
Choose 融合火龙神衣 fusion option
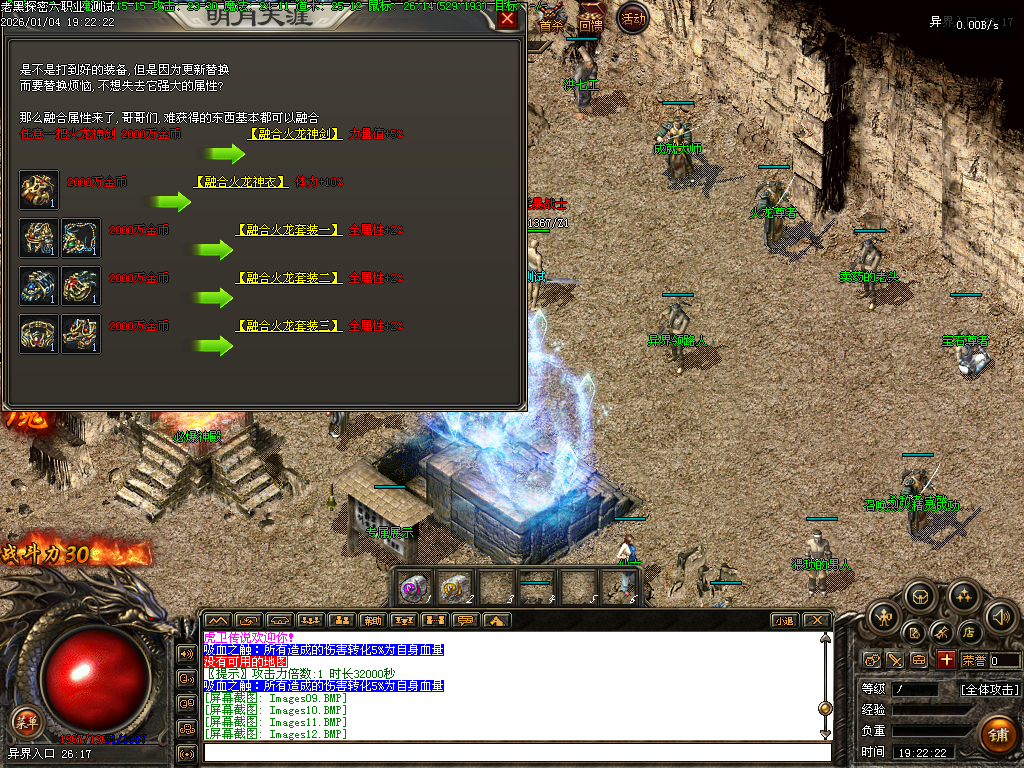(241, 182)
